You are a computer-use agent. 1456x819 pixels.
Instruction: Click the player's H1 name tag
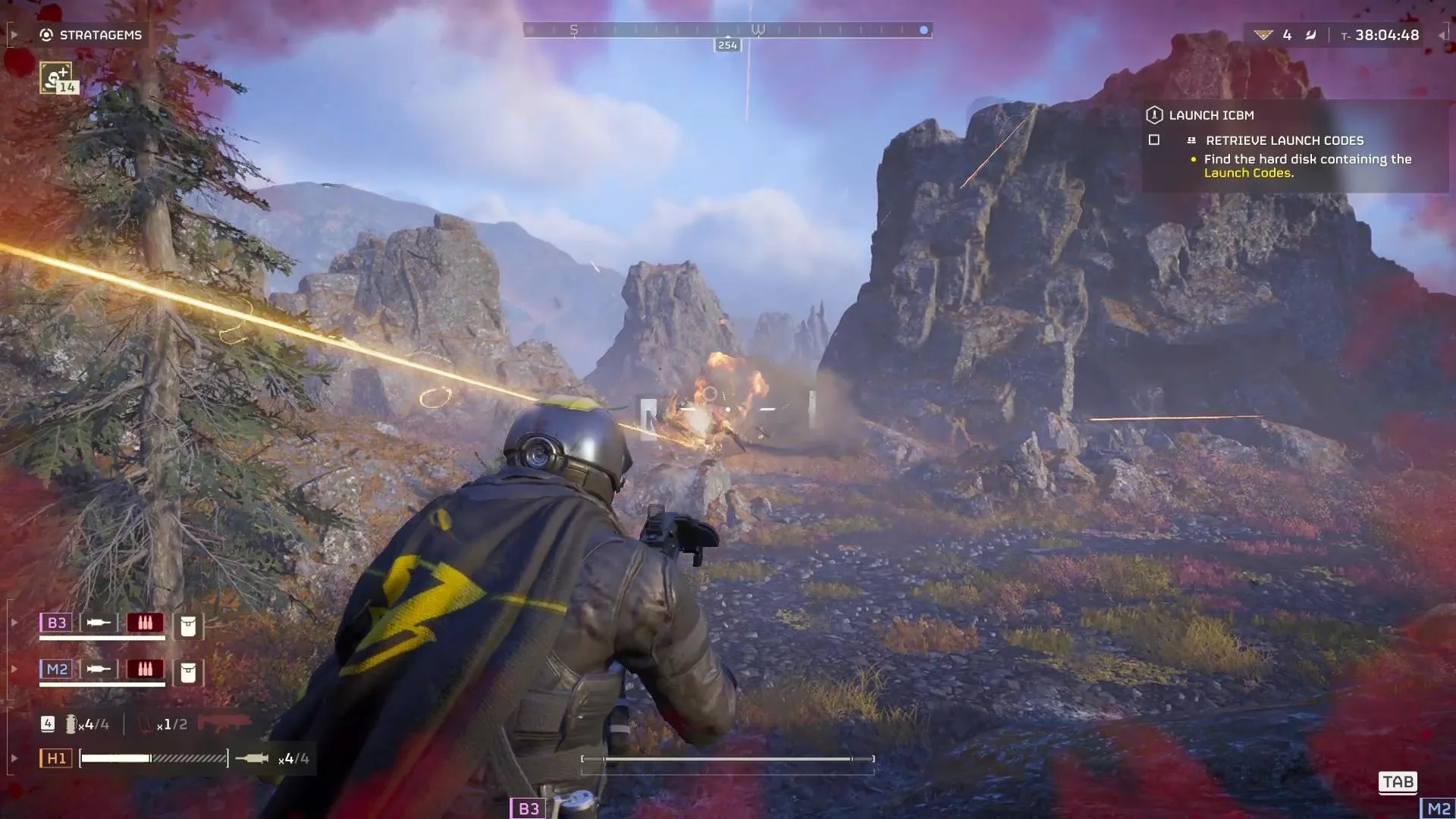(56, 758)
